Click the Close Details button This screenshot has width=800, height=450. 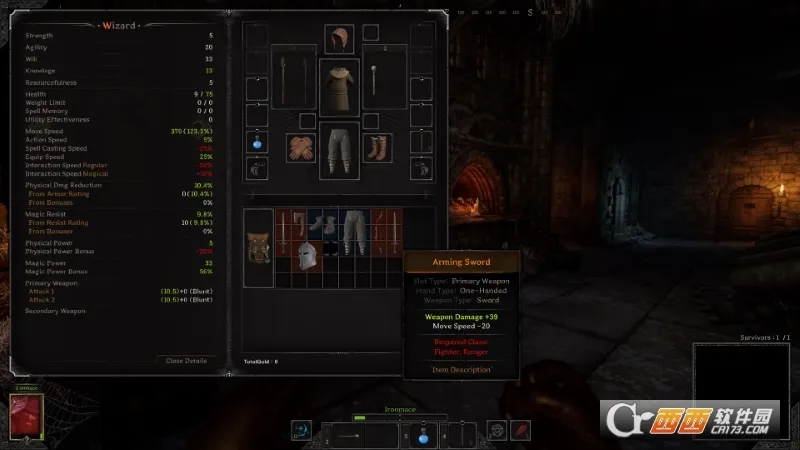click(186, 360)
